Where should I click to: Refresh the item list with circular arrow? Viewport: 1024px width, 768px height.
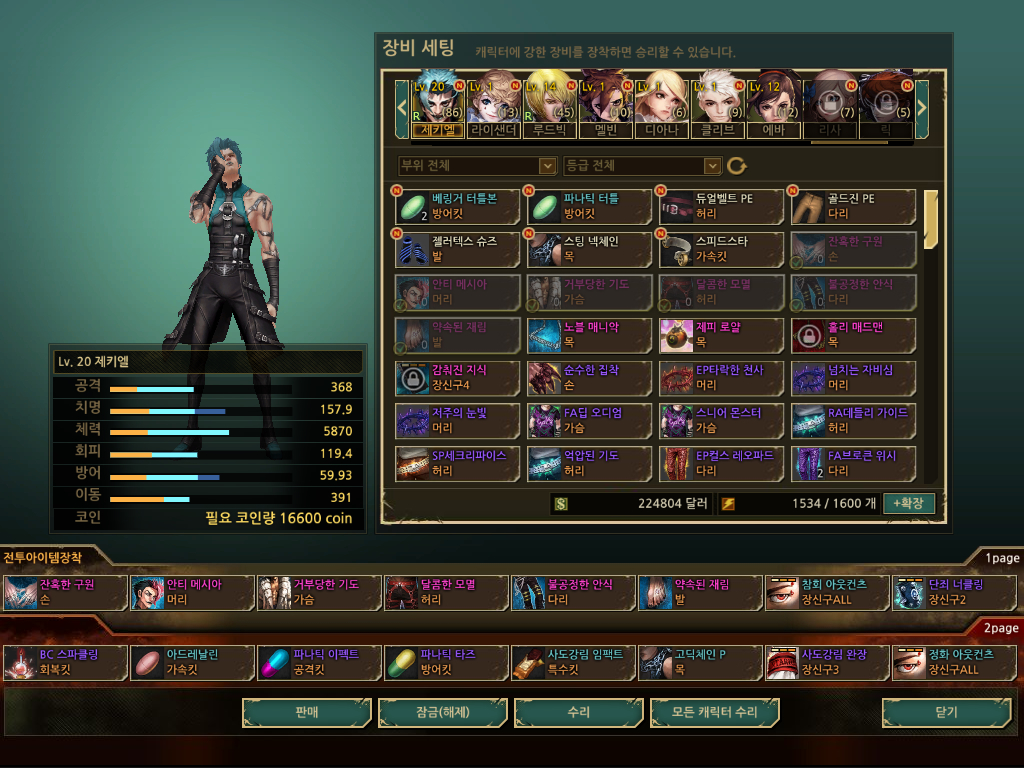tap(737, 166)
